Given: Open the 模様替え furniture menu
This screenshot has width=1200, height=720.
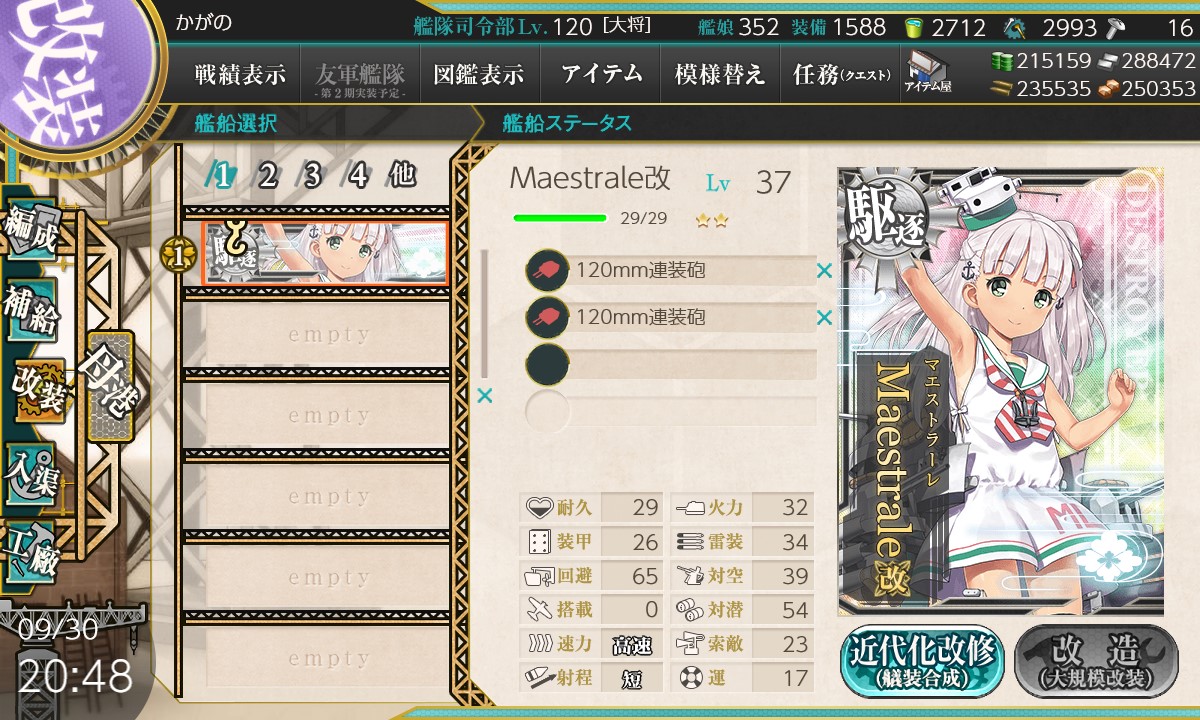Looking at the screenshot, I should (x=720, y=74).
